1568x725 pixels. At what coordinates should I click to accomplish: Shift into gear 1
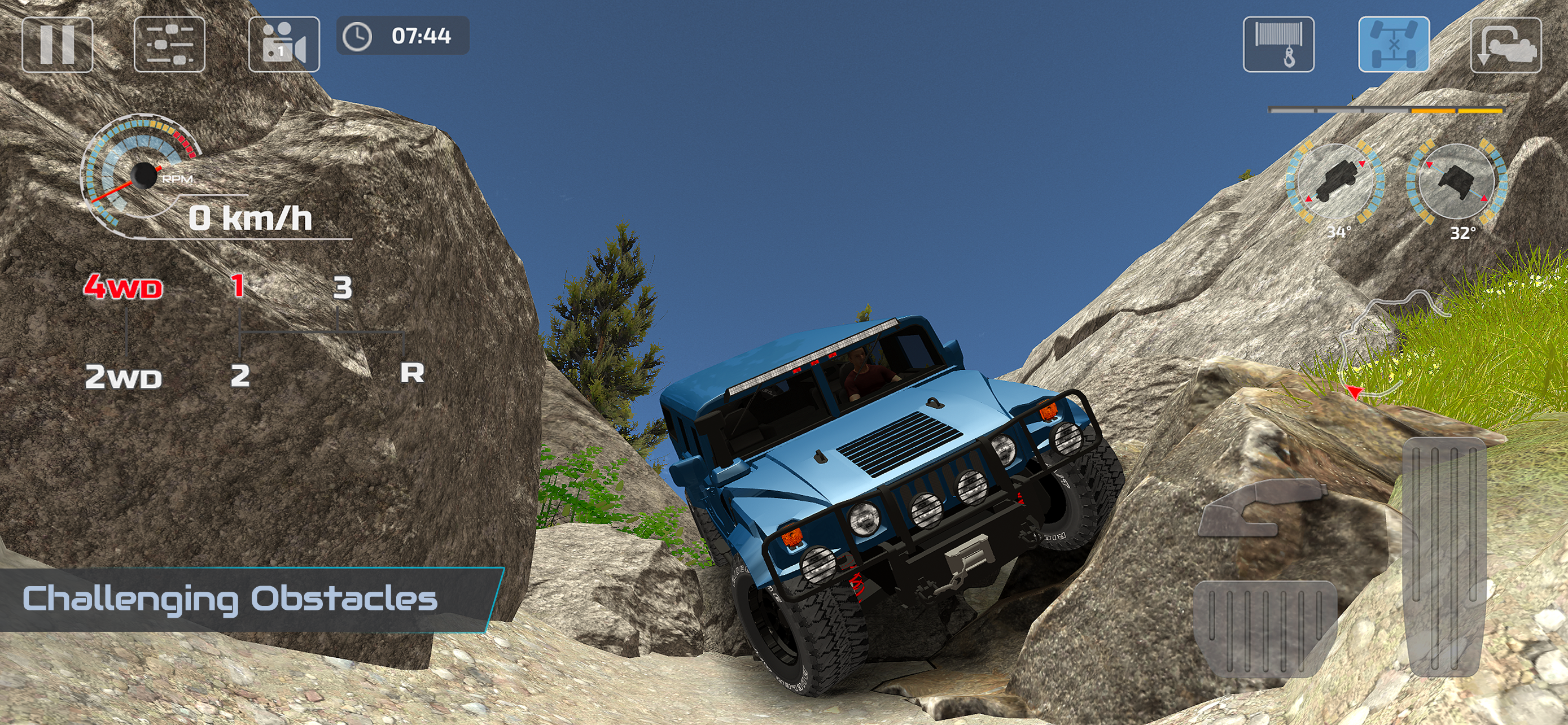(238, 286)
